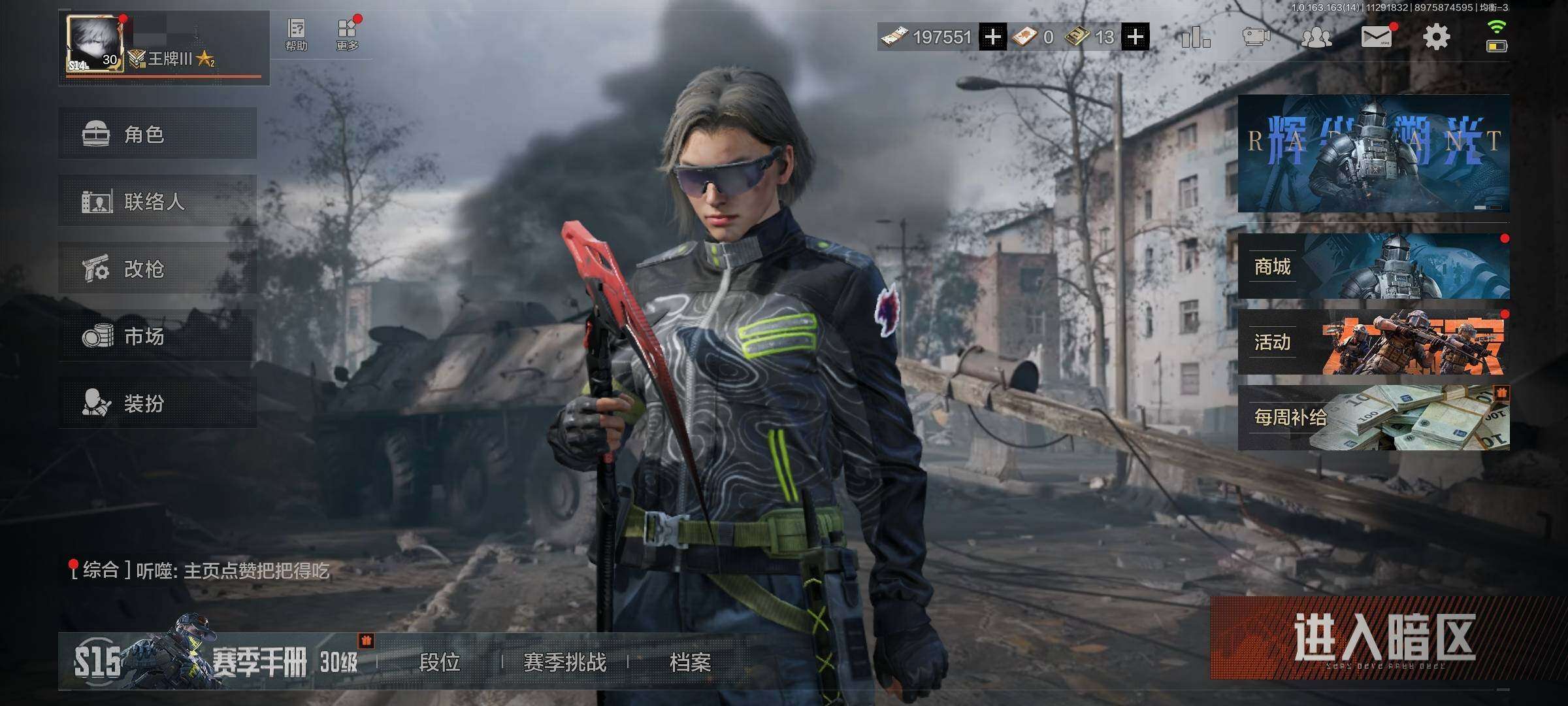This screenshot has width=1568, height=706.
Task: Open the 帮助 help icon
Action: coord(296,35)
